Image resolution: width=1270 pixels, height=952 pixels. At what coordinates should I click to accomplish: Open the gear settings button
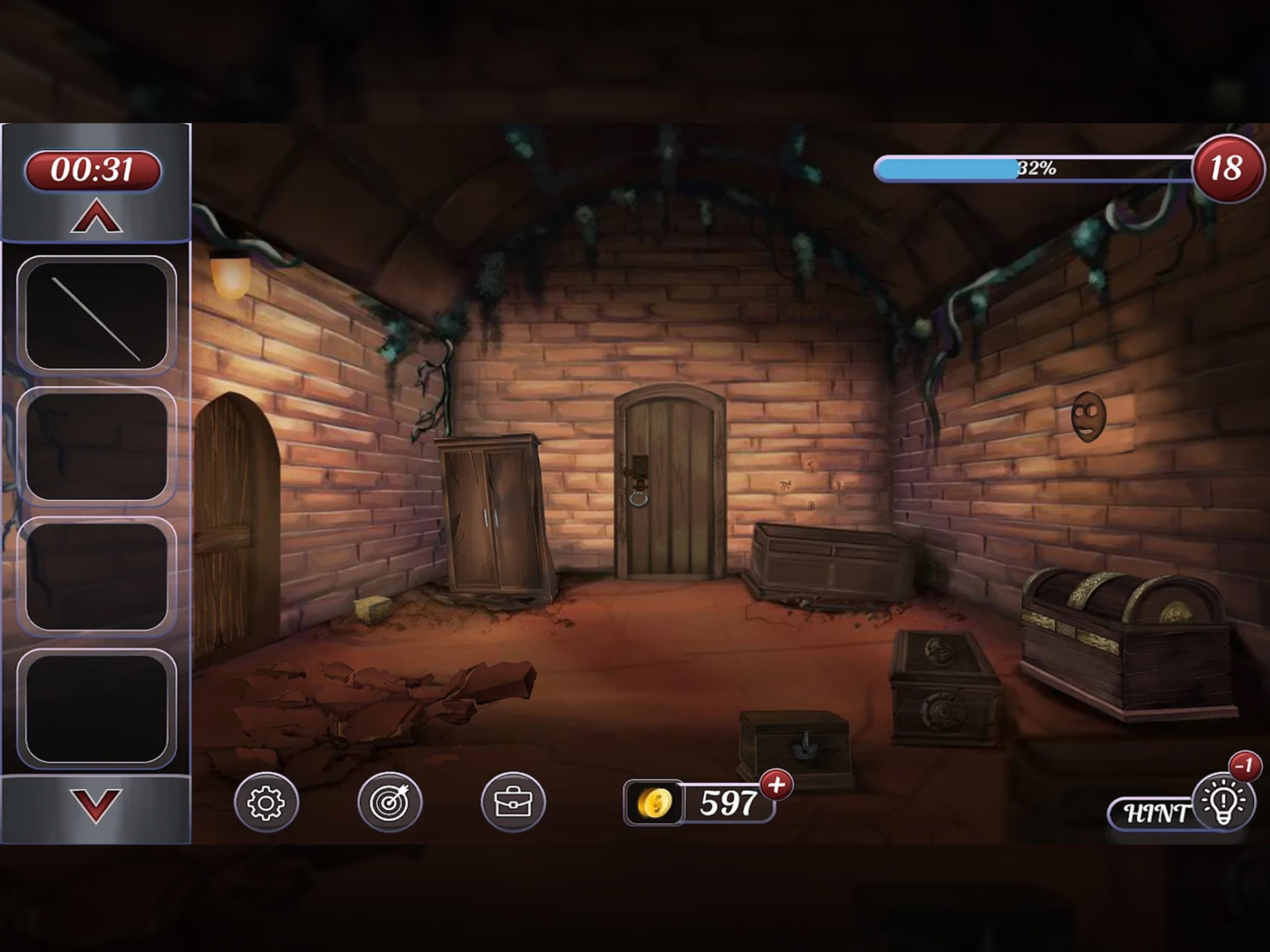point(266,802)
